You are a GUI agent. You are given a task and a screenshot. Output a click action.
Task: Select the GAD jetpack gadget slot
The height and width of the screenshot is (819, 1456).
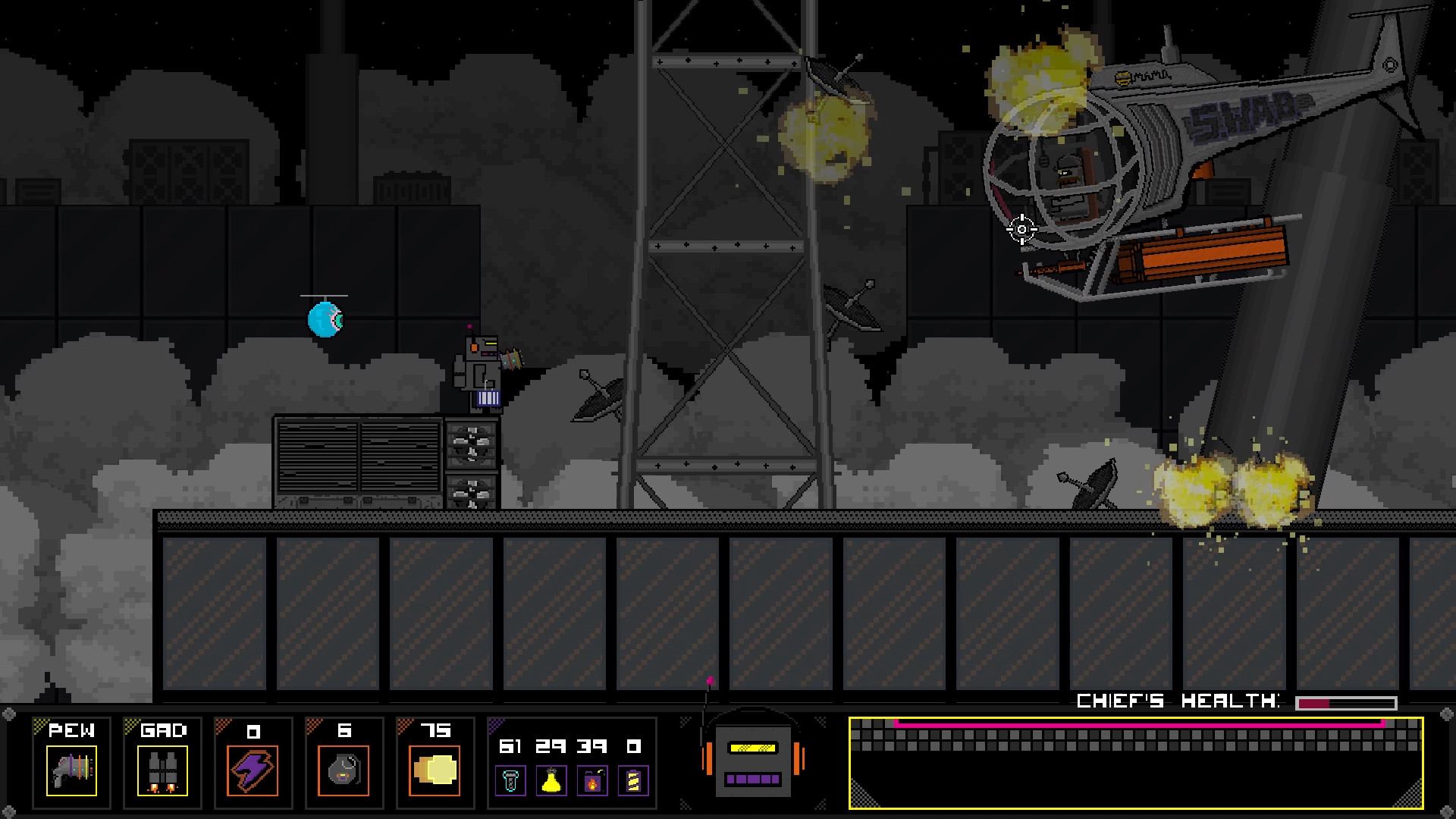(x=162, y=762)
